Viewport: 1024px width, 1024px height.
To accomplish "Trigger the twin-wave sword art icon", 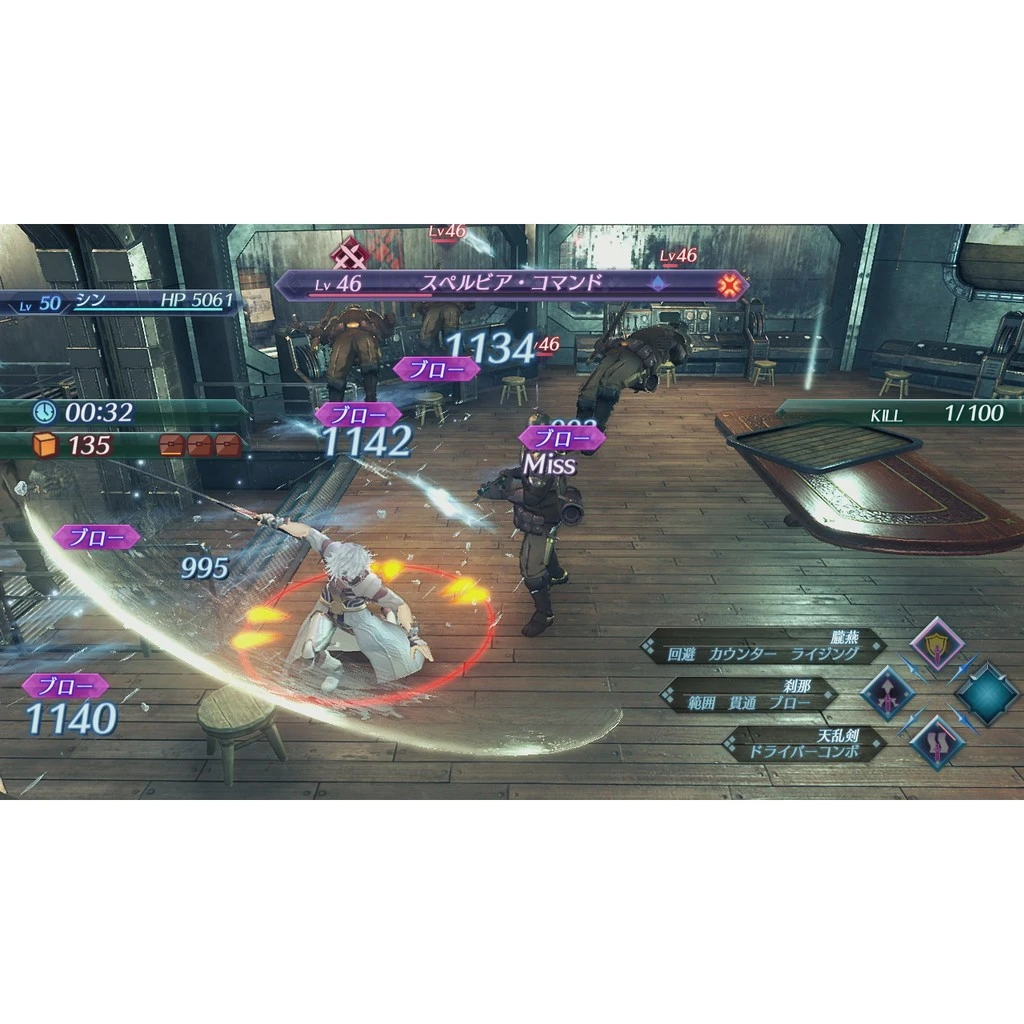I will pos(937,743).
